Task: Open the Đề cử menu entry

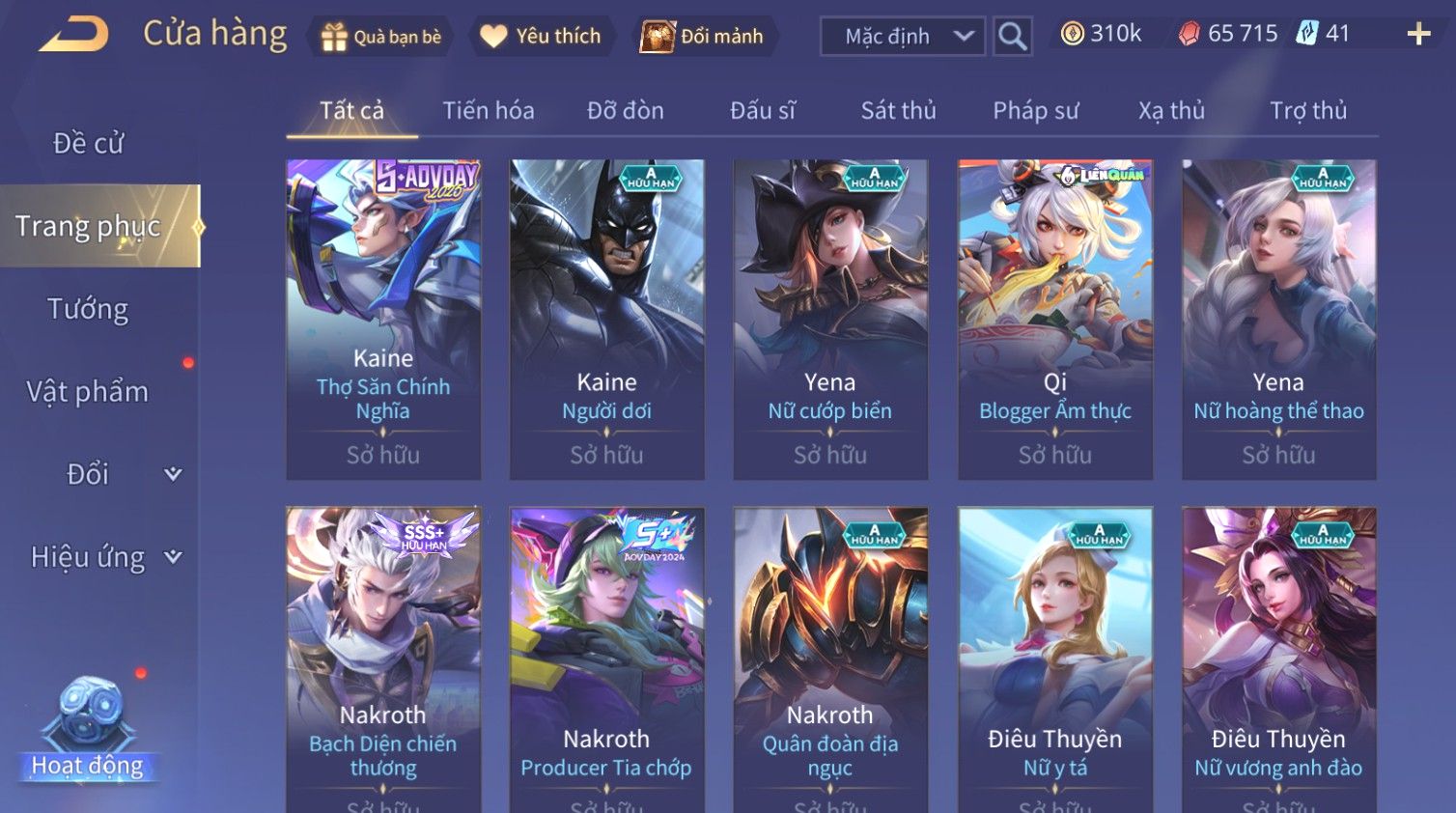Action: tap(88, 143)
